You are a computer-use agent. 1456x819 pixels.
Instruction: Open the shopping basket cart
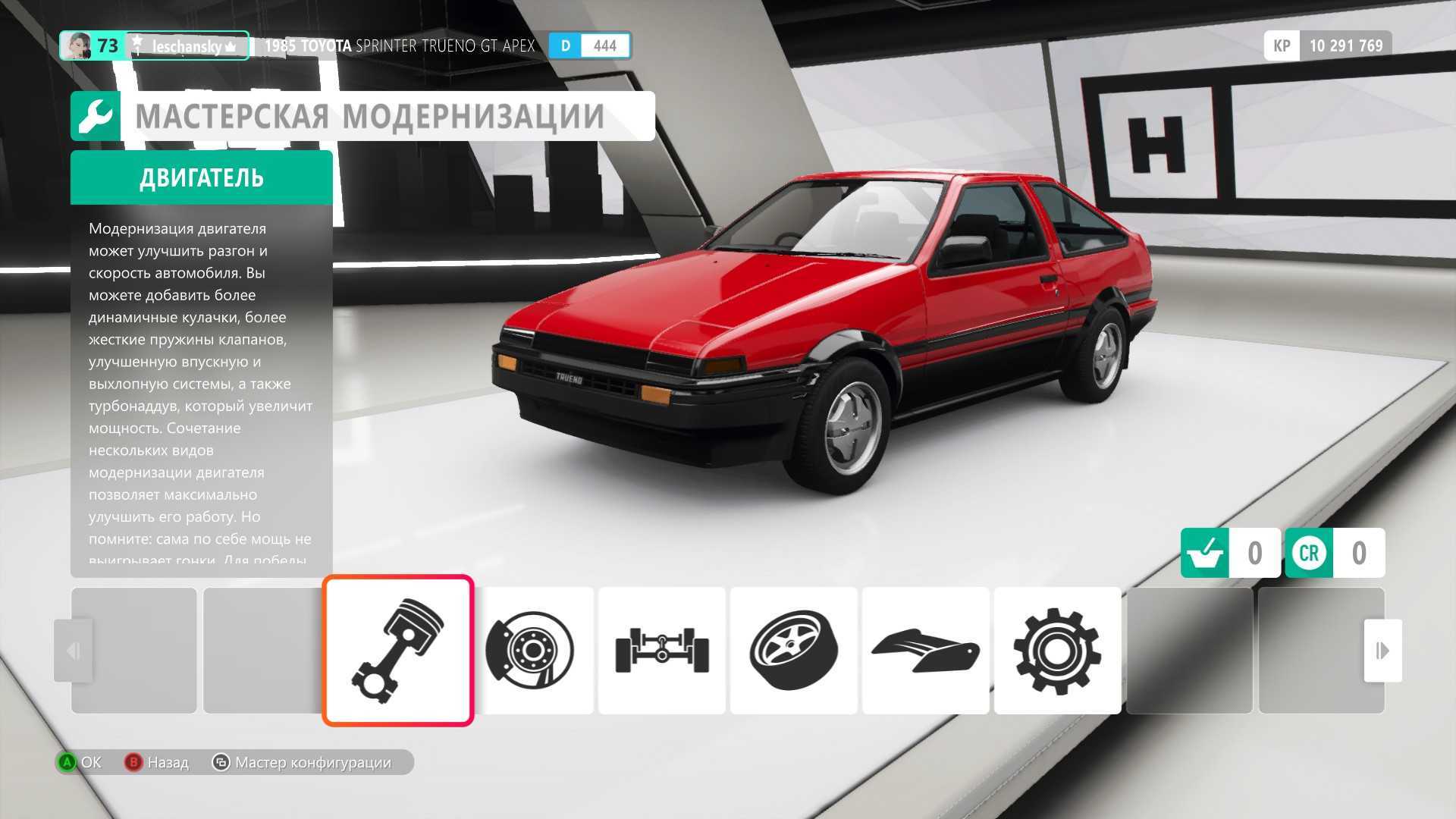(1205, 553)
